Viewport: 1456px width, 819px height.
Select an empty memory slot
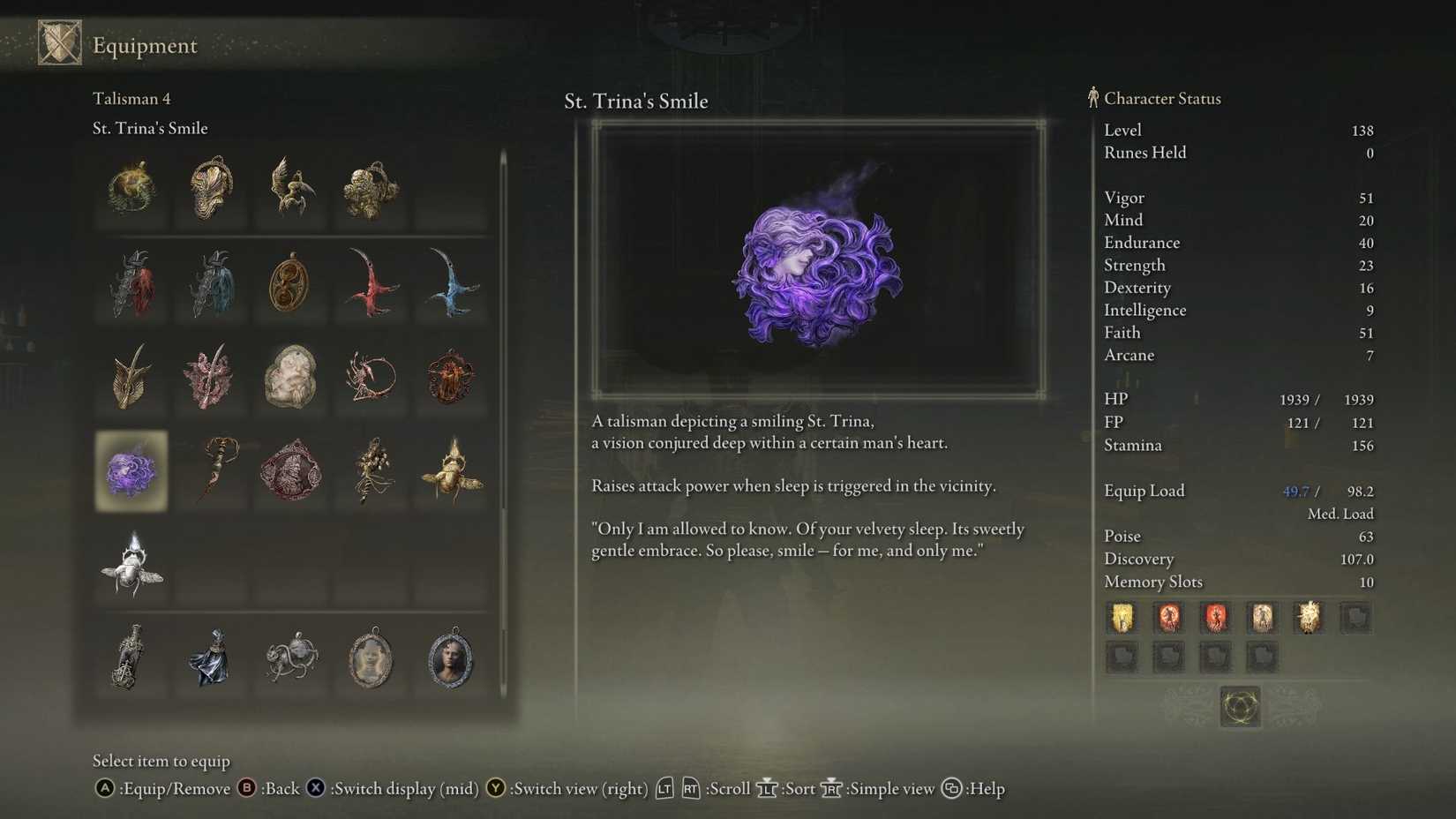[x=1357, y=619]
